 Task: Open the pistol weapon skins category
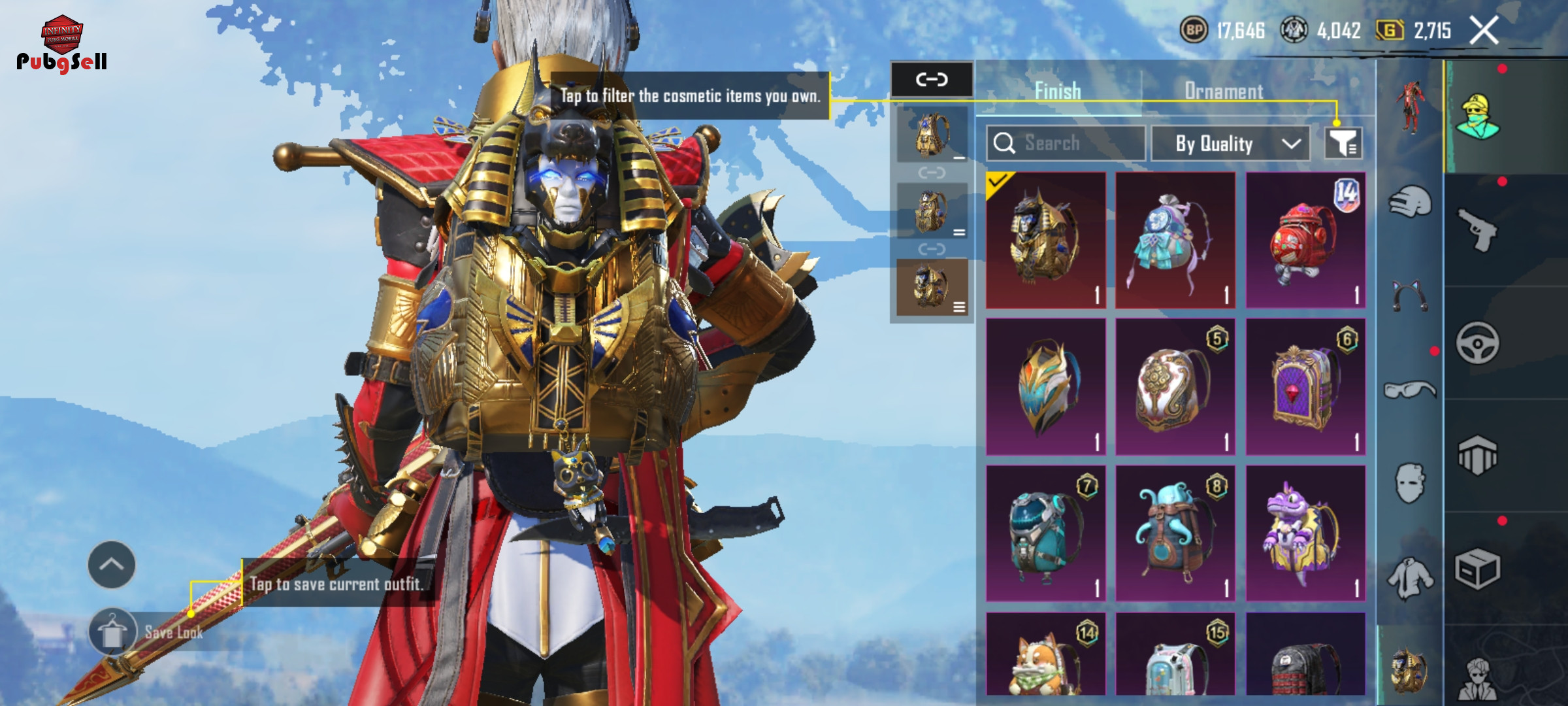[x=1478, y=229]
